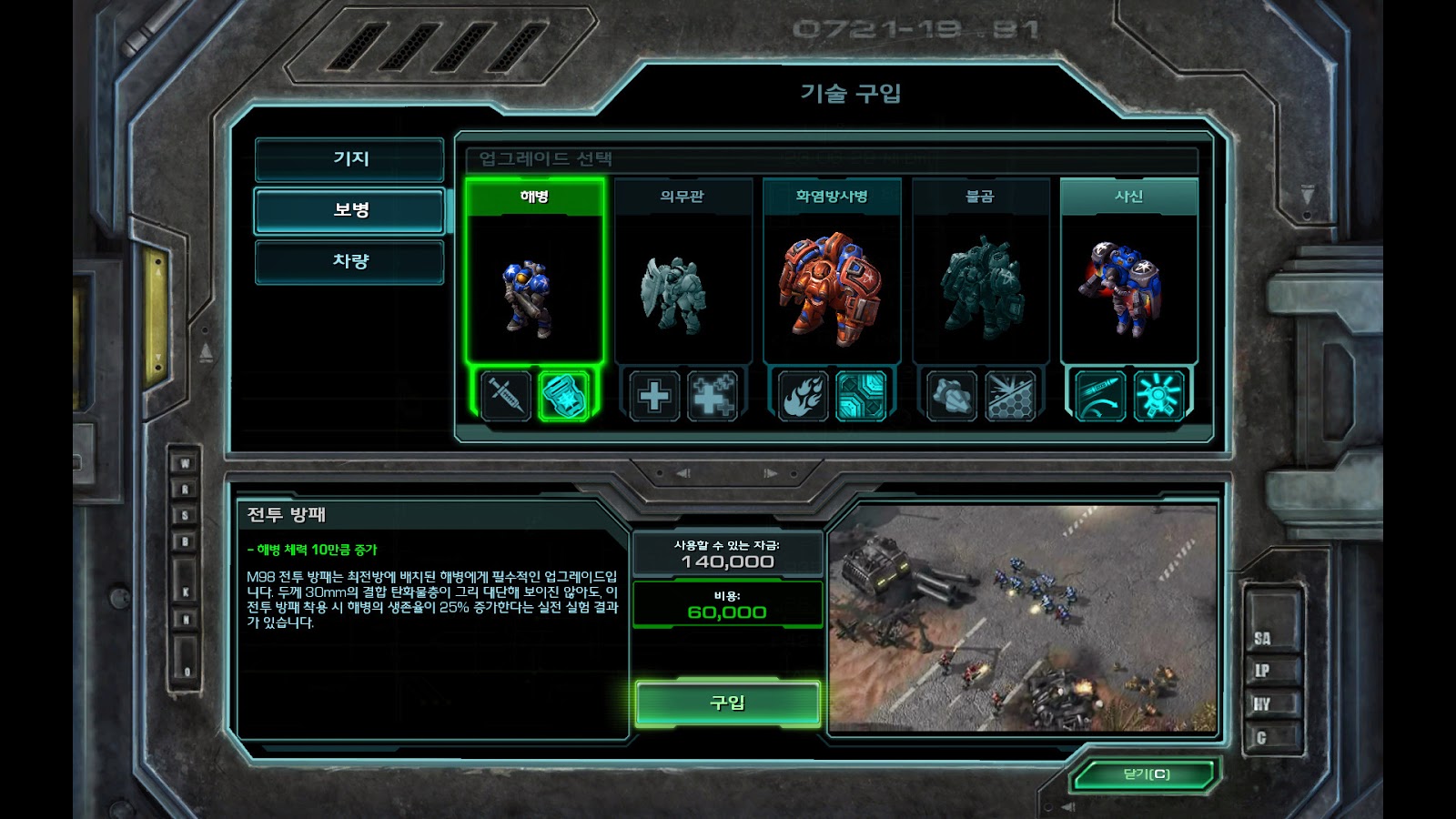Choose the medic multi-cross upgrade icon
1456x819 pixels.
click(712, 396)
